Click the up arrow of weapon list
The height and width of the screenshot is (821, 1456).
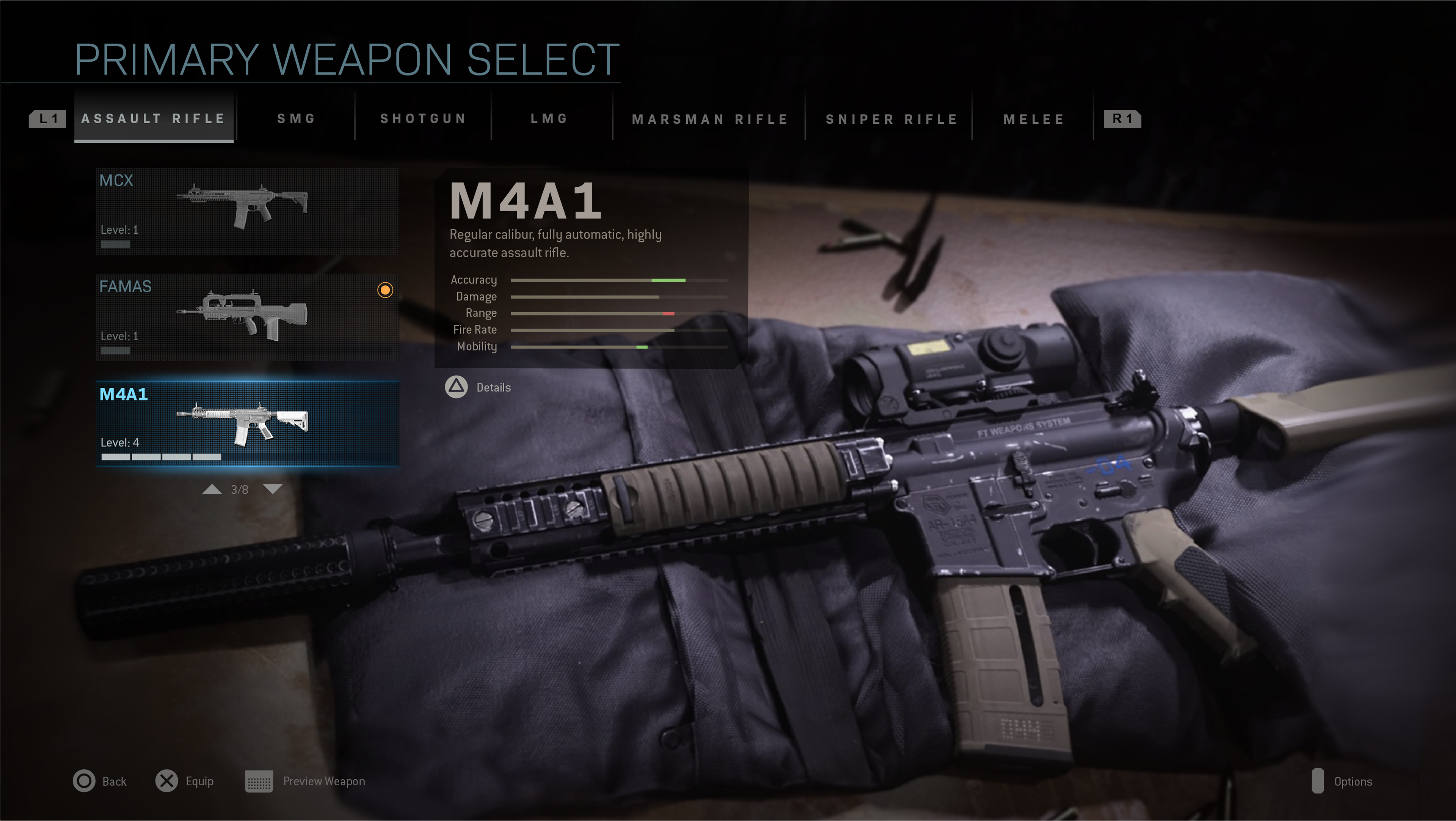(212, 489)
